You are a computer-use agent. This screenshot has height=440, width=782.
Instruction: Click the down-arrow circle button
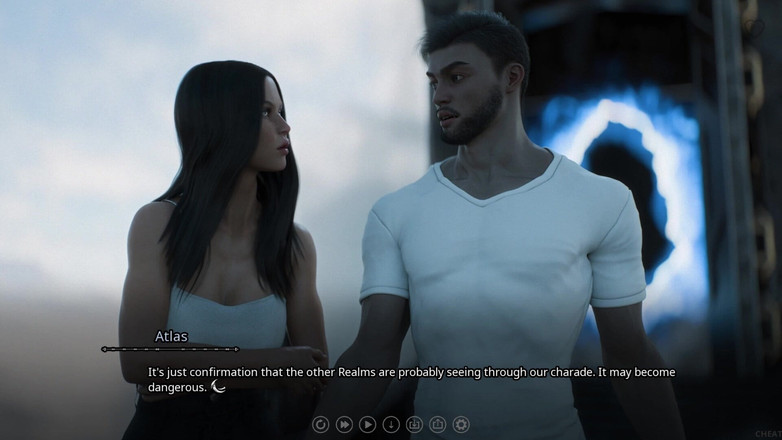(x=391, y=425)
